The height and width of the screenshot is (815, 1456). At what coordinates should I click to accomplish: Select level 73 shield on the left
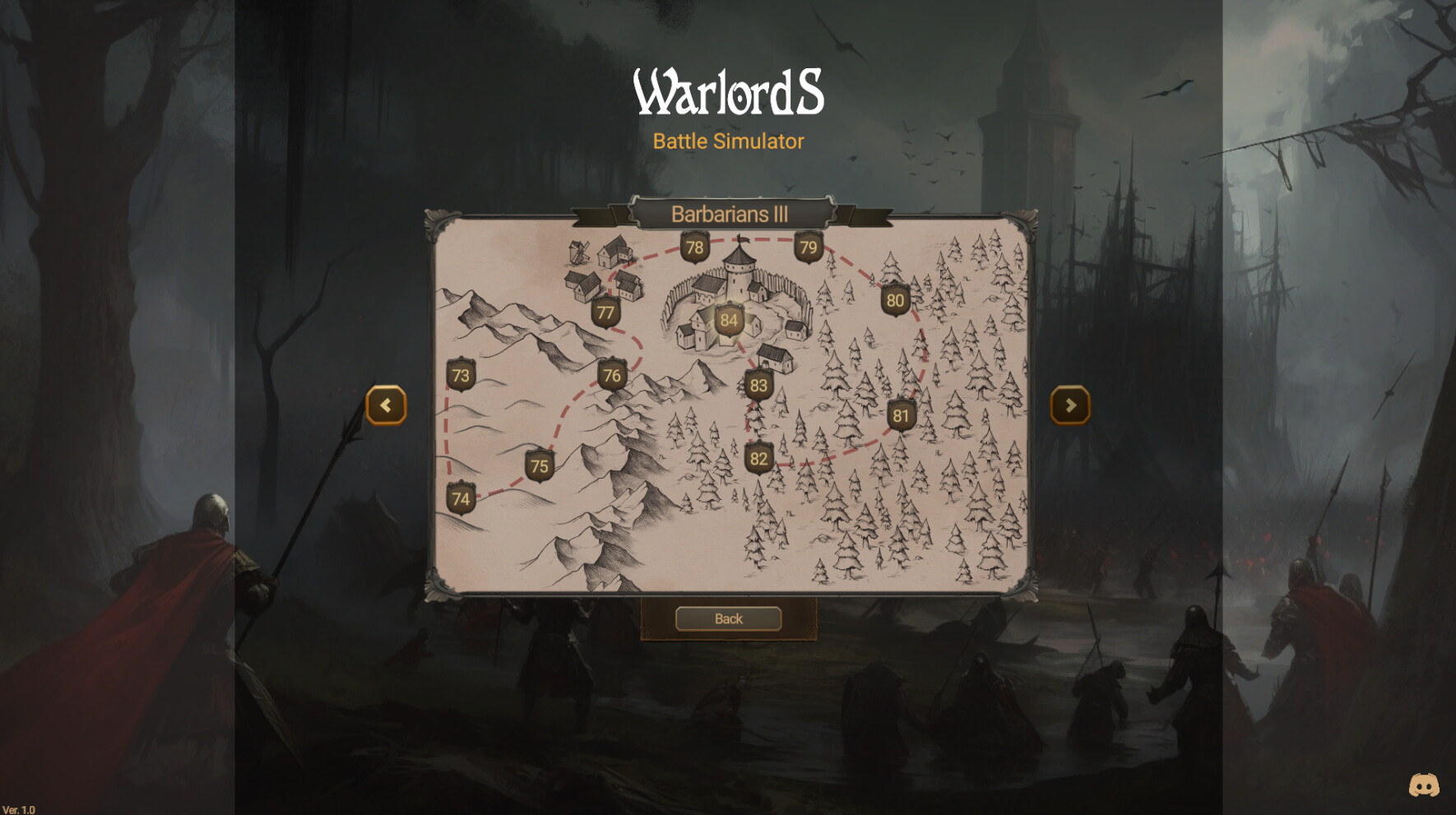coord(461,374)
